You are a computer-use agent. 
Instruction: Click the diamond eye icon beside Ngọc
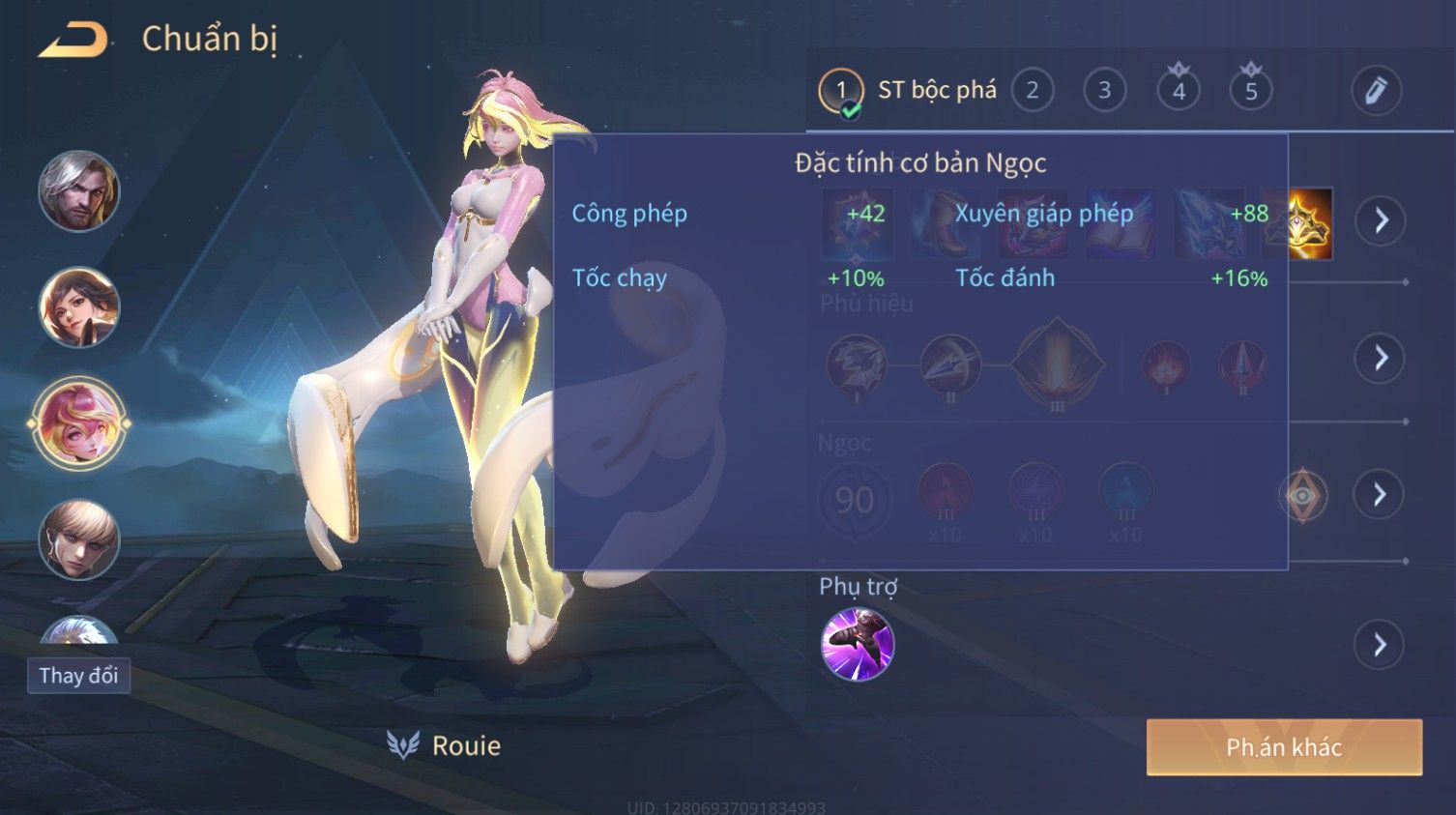tap(1303, 495)
